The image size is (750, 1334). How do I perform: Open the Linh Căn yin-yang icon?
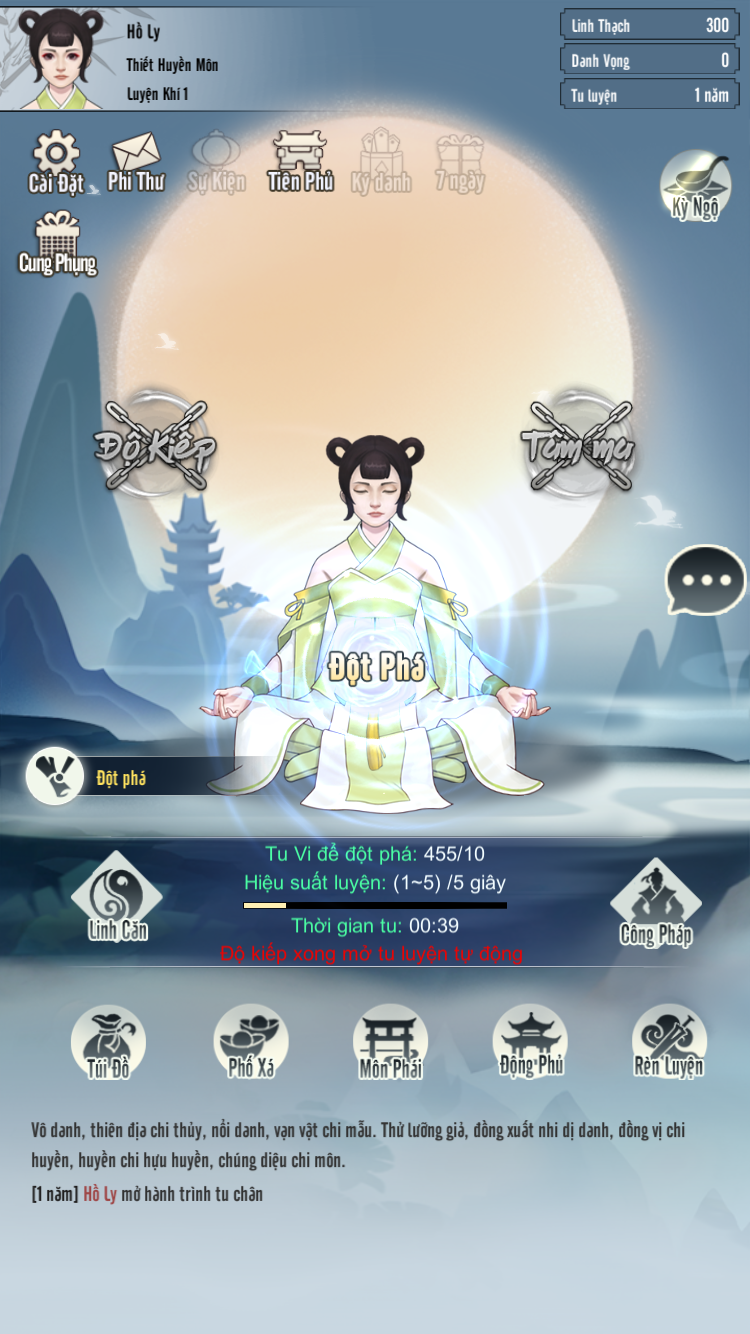click(x=117, y=897)
